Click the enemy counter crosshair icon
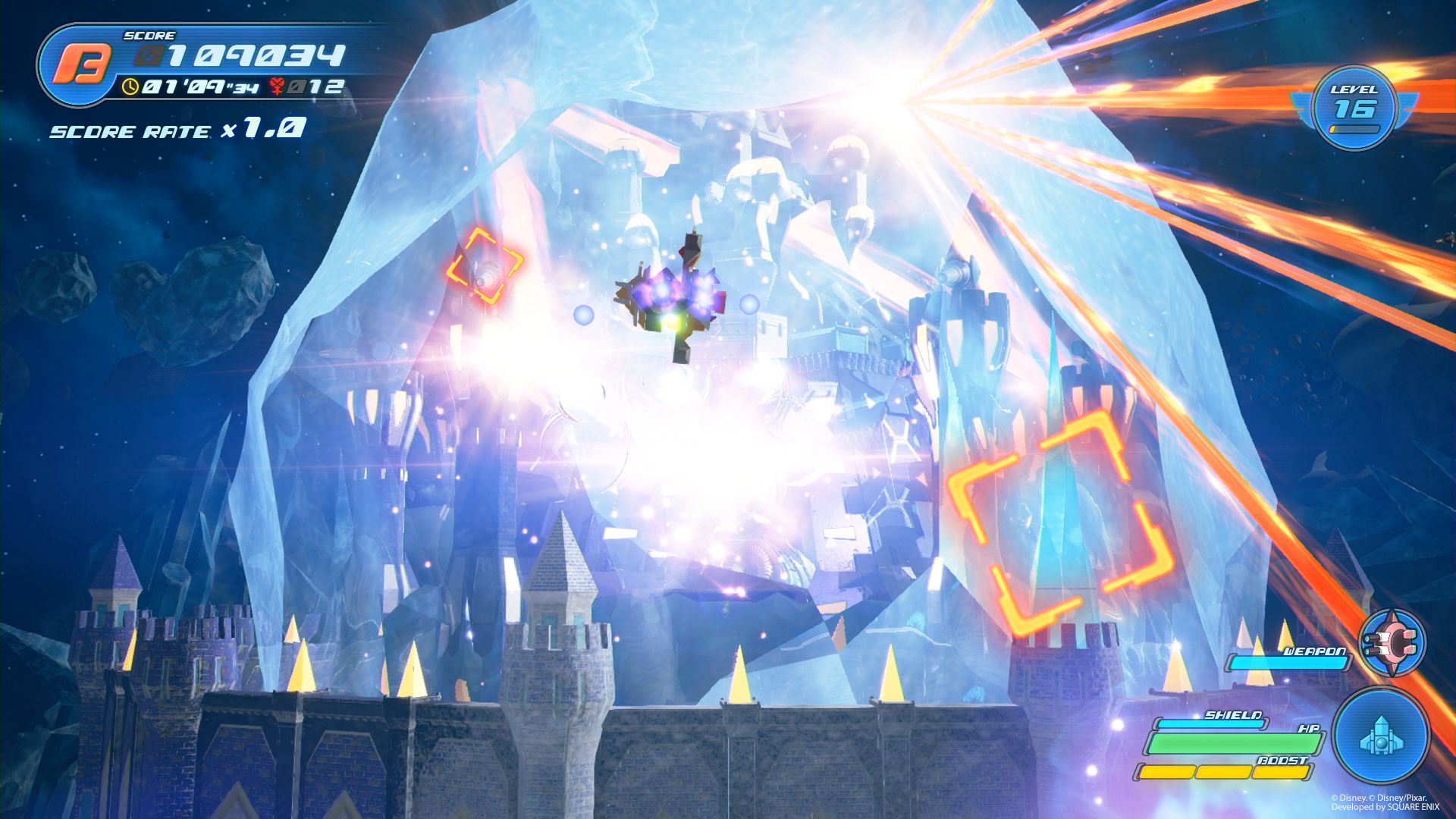Screen dimensions: 1456x819 (x=276, y=86)
